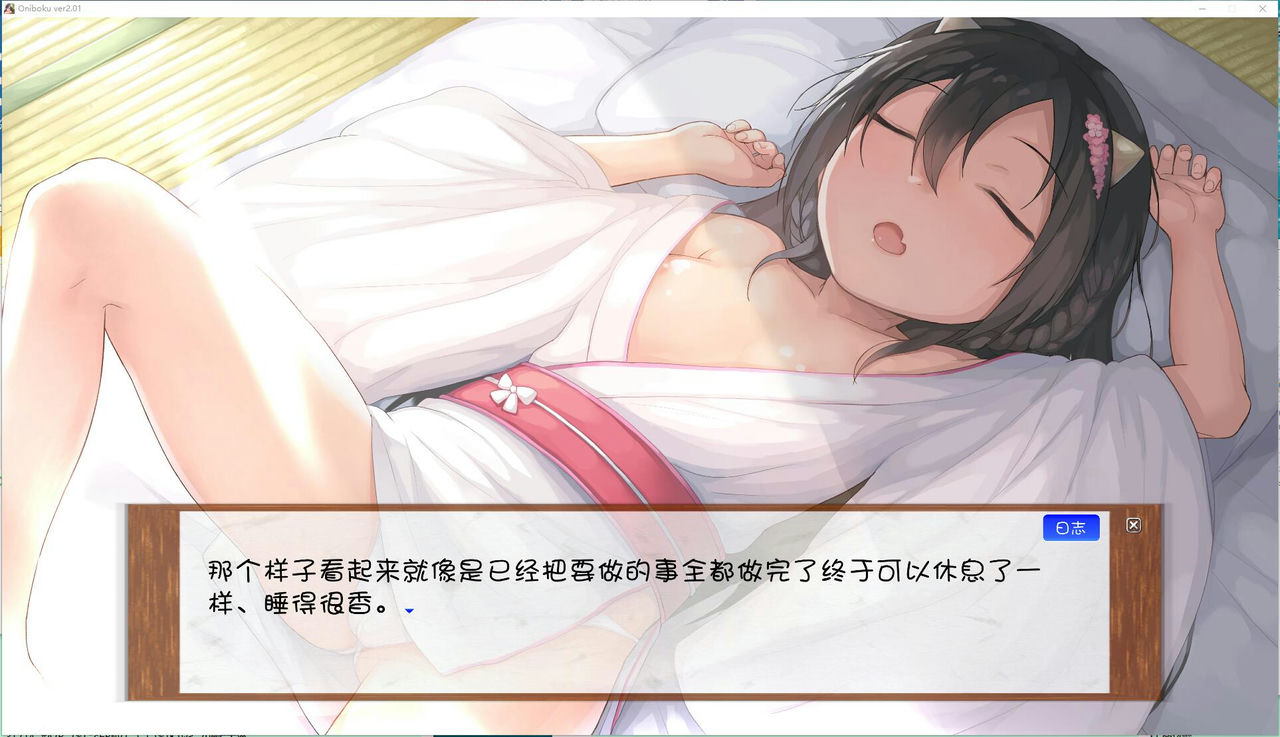
Task: Click inside the wooden-framed message window
Action: (x=640, y=600)
